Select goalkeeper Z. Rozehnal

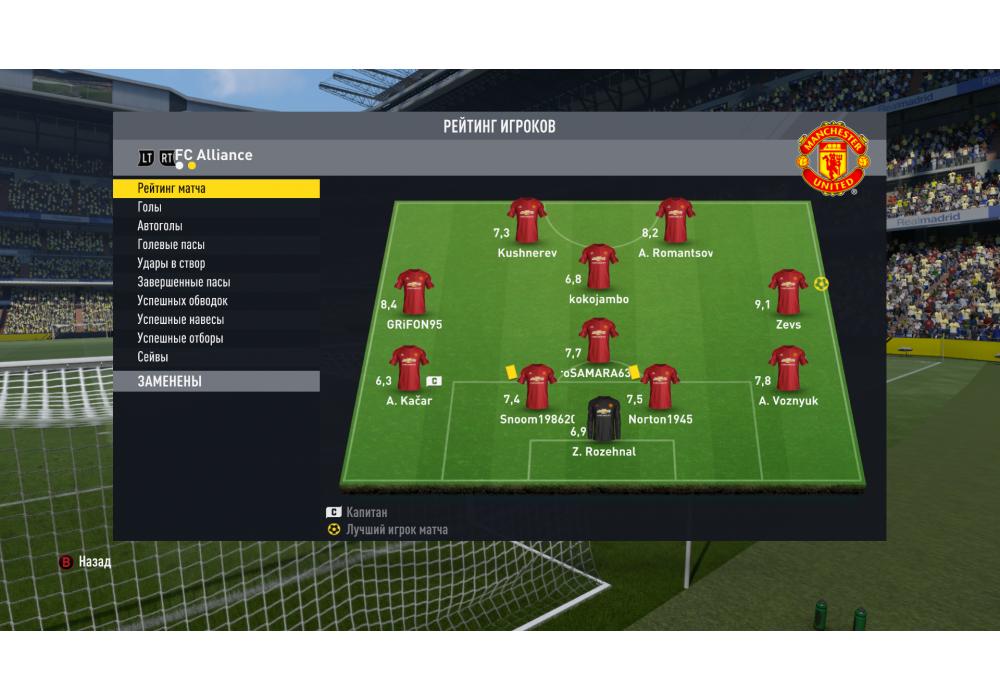pyautogui.click(x=603, y=420)
